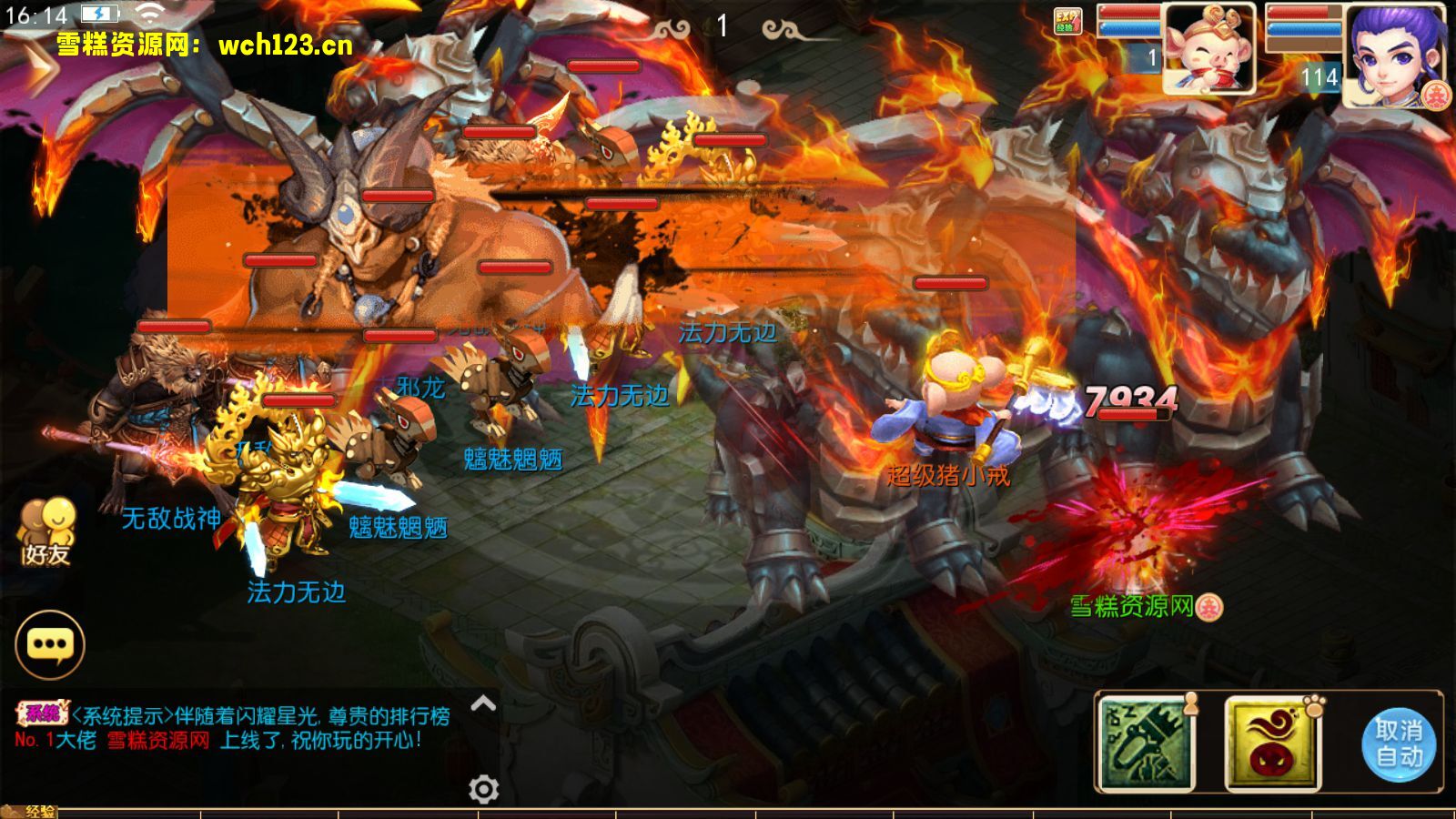Click the system message in the chat box
Screen dimensions: 1456x819
pyautogui.click(x=233, y=728)
